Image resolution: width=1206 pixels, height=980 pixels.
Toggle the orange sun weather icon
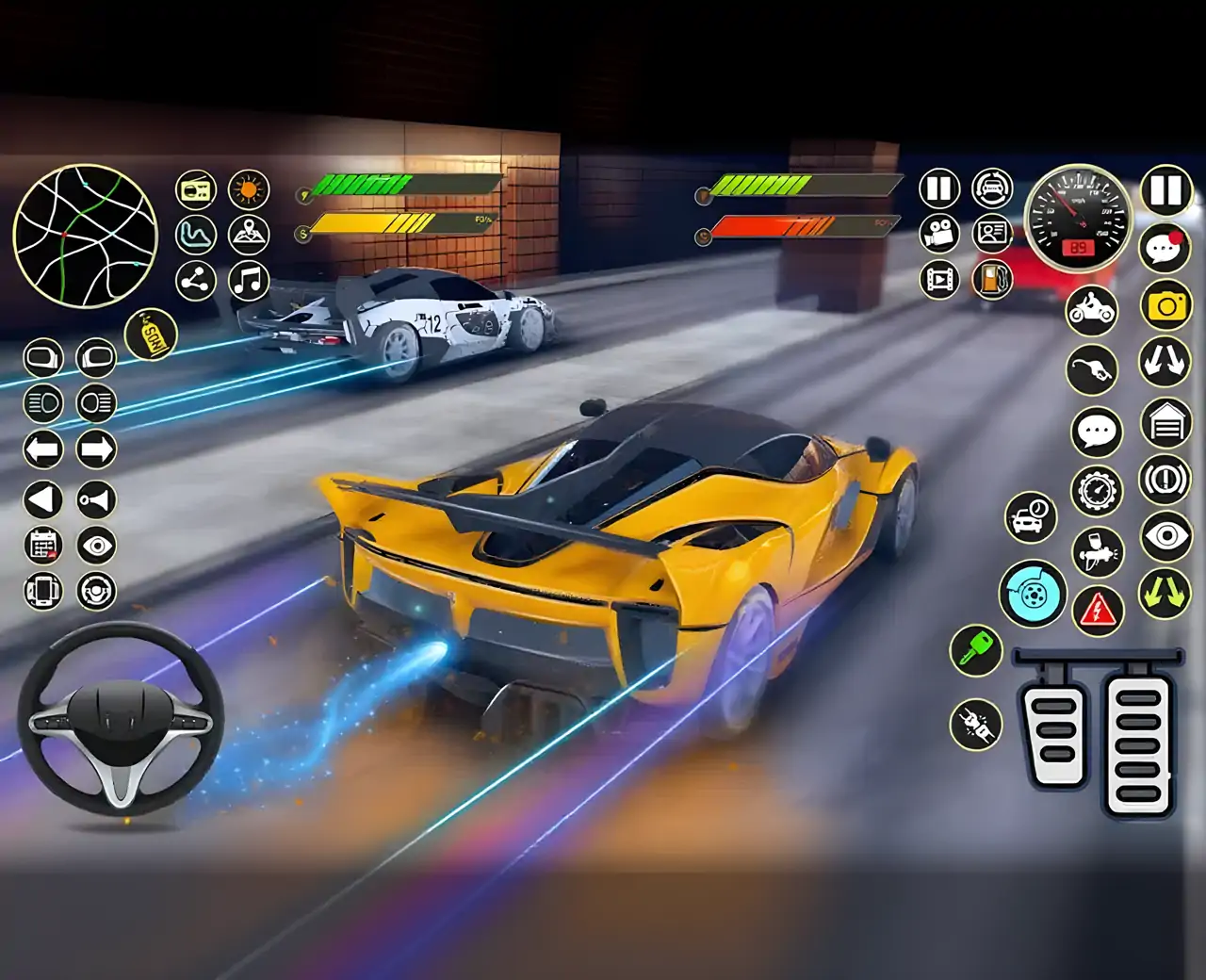coord(249,189)
